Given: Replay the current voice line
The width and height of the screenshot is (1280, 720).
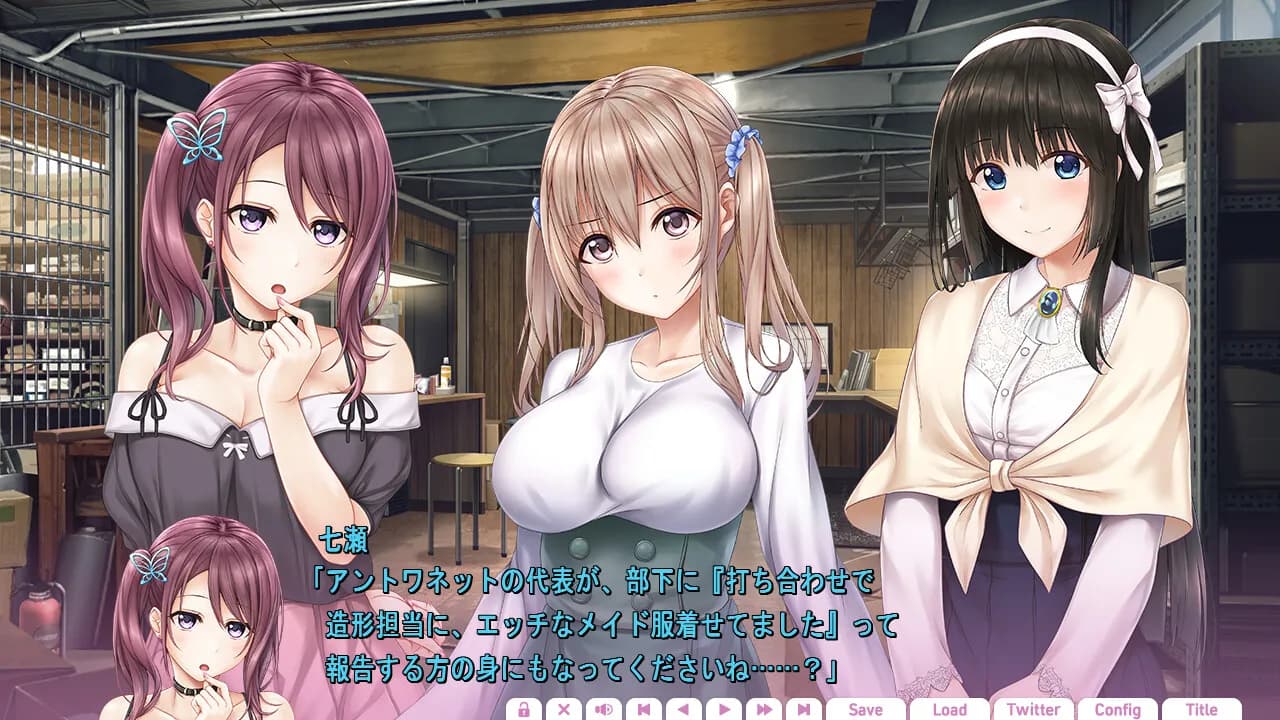Looking at the screenshot, I should pos(604,708).
